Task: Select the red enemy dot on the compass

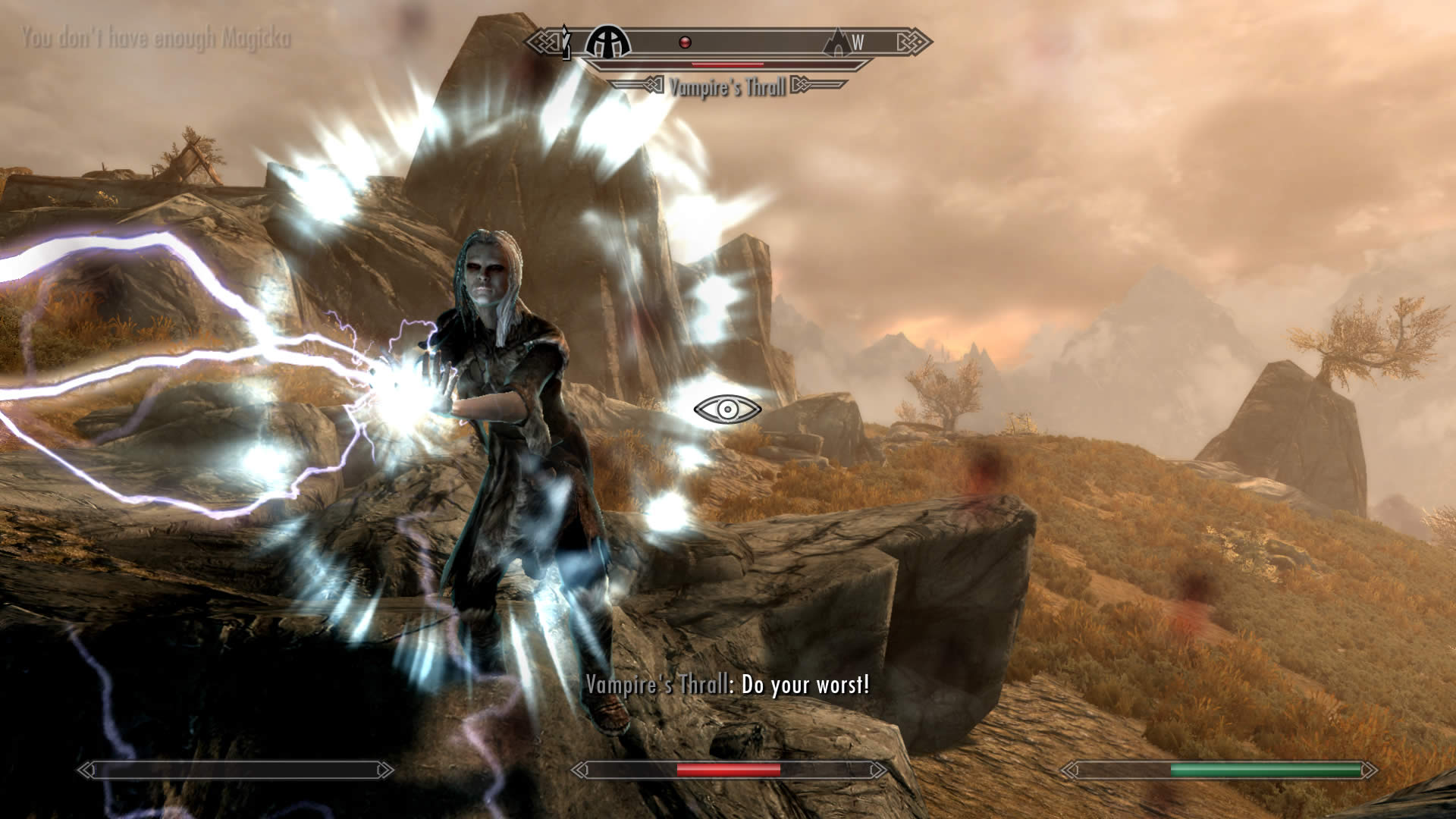Action: (684, 42)
